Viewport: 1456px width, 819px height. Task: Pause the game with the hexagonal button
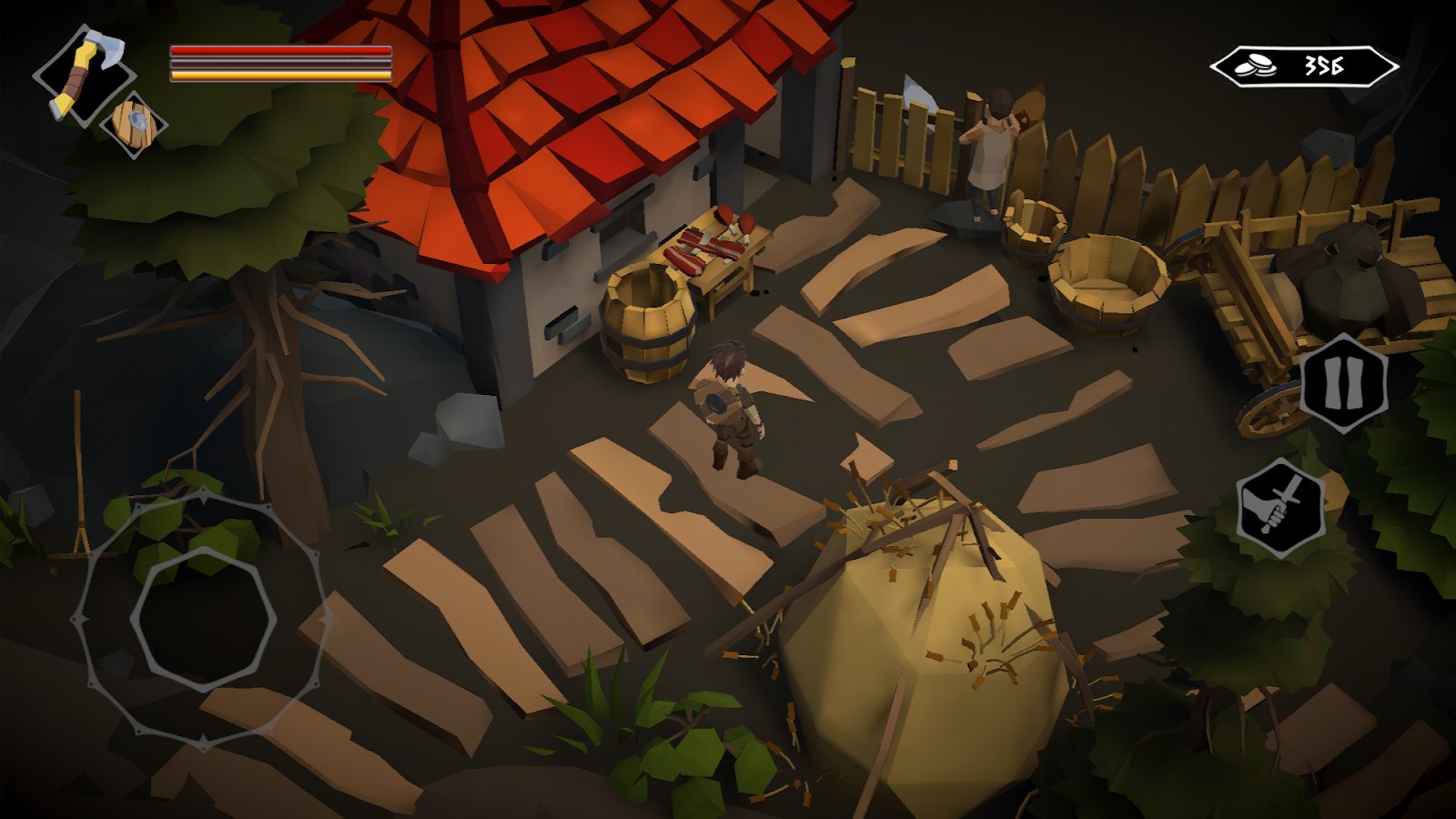(x=1343, y=382)
